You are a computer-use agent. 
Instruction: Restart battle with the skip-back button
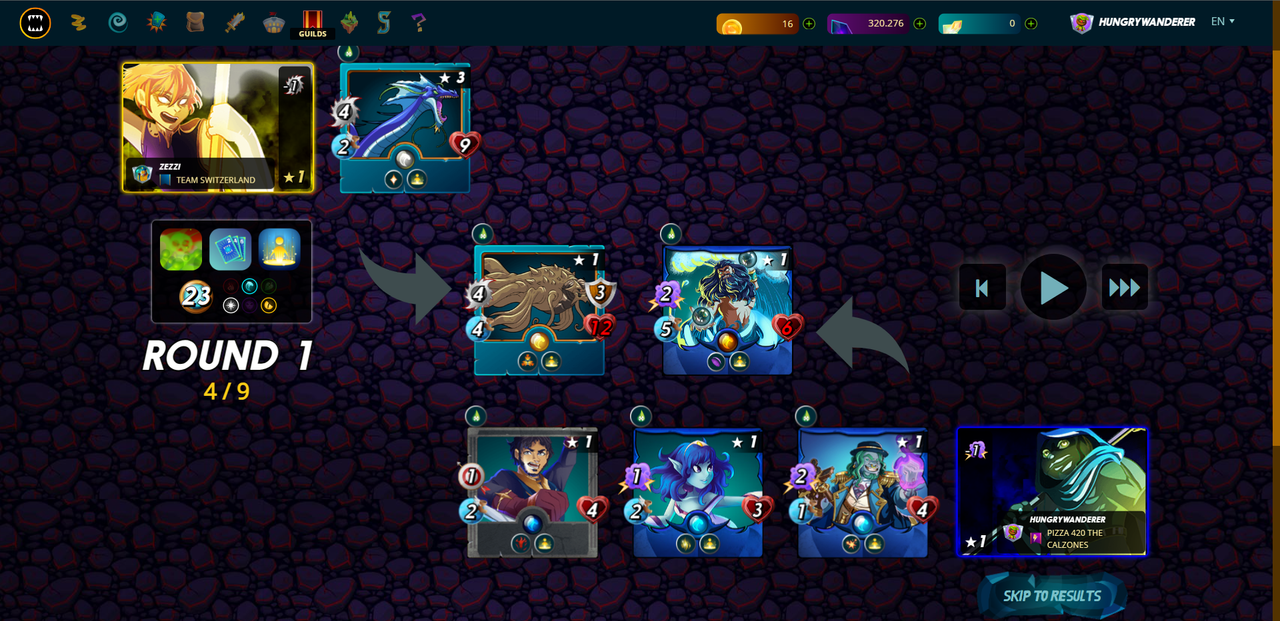982,288
